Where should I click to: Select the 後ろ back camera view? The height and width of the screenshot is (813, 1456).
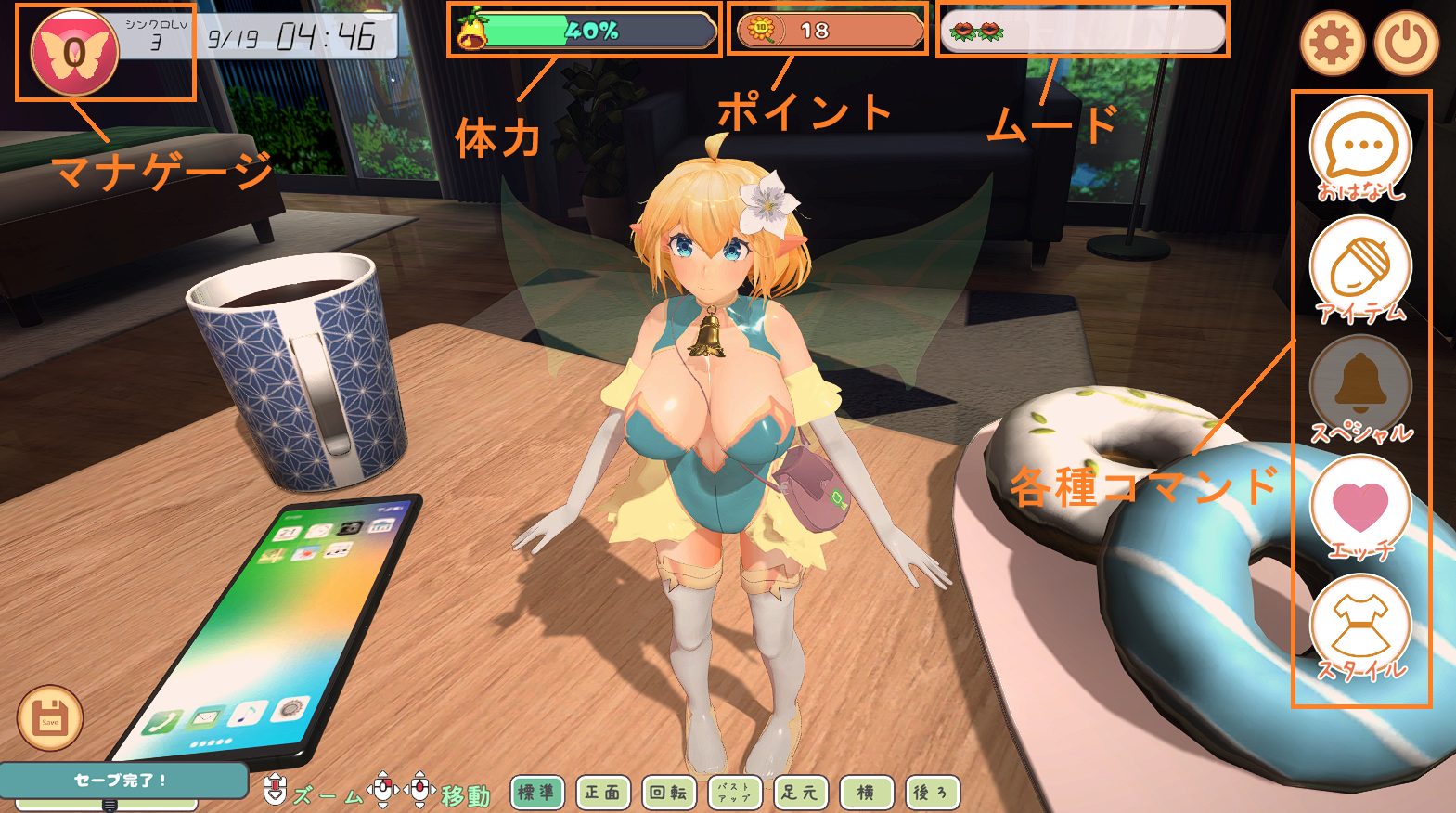pyautogui.click(x=932, y=793)
